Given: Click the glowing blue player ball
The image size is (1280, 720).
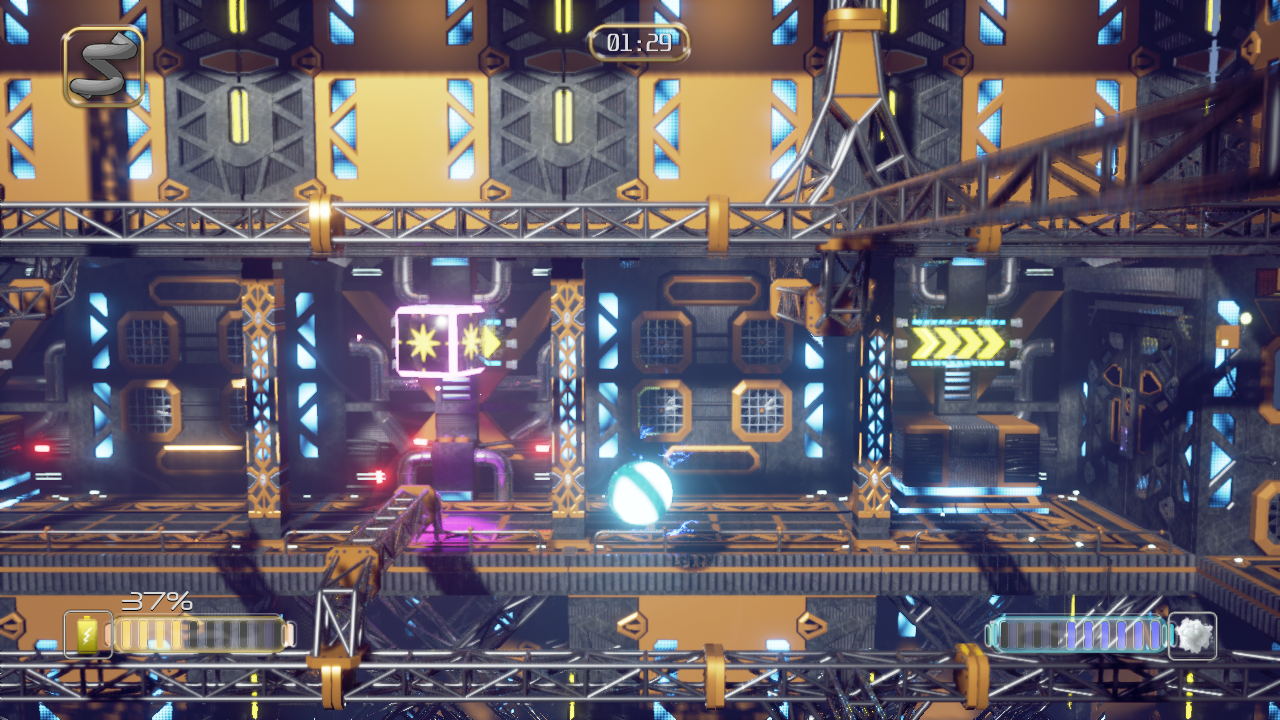Looking at the screenshot, I should pos(638,493).
